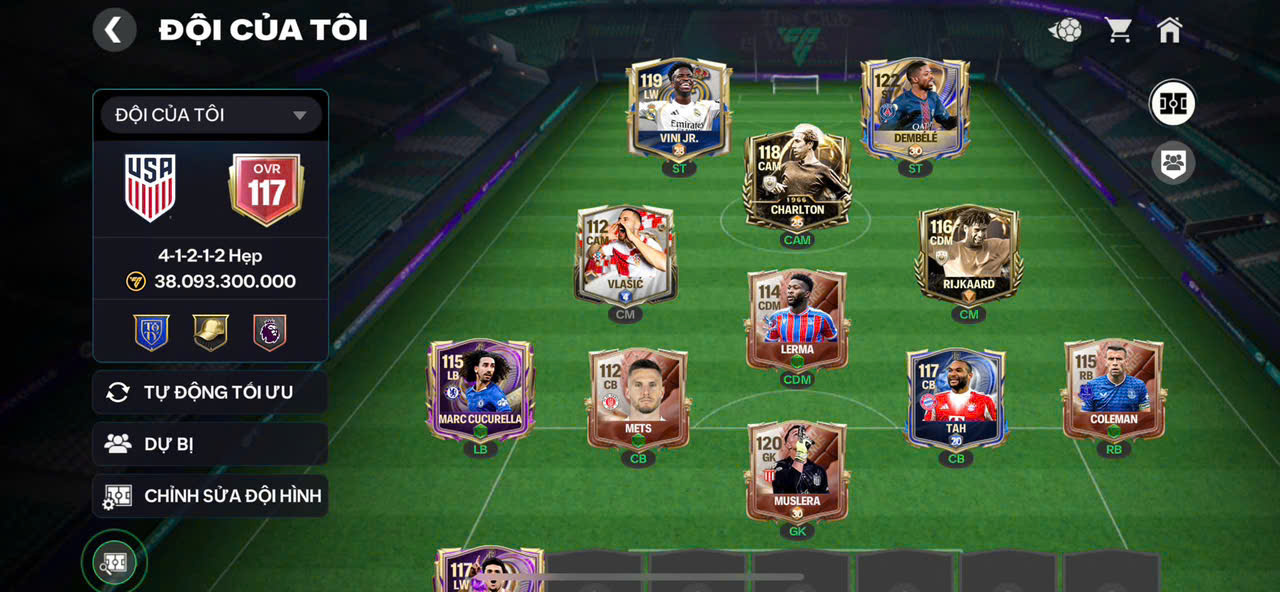Image resolution: width=1280 pixels, height=592 pixels.
Task: Choose CHỈNH SỬA ĐỘI HÌNH formation edit
Action: [x=210, y=496]
